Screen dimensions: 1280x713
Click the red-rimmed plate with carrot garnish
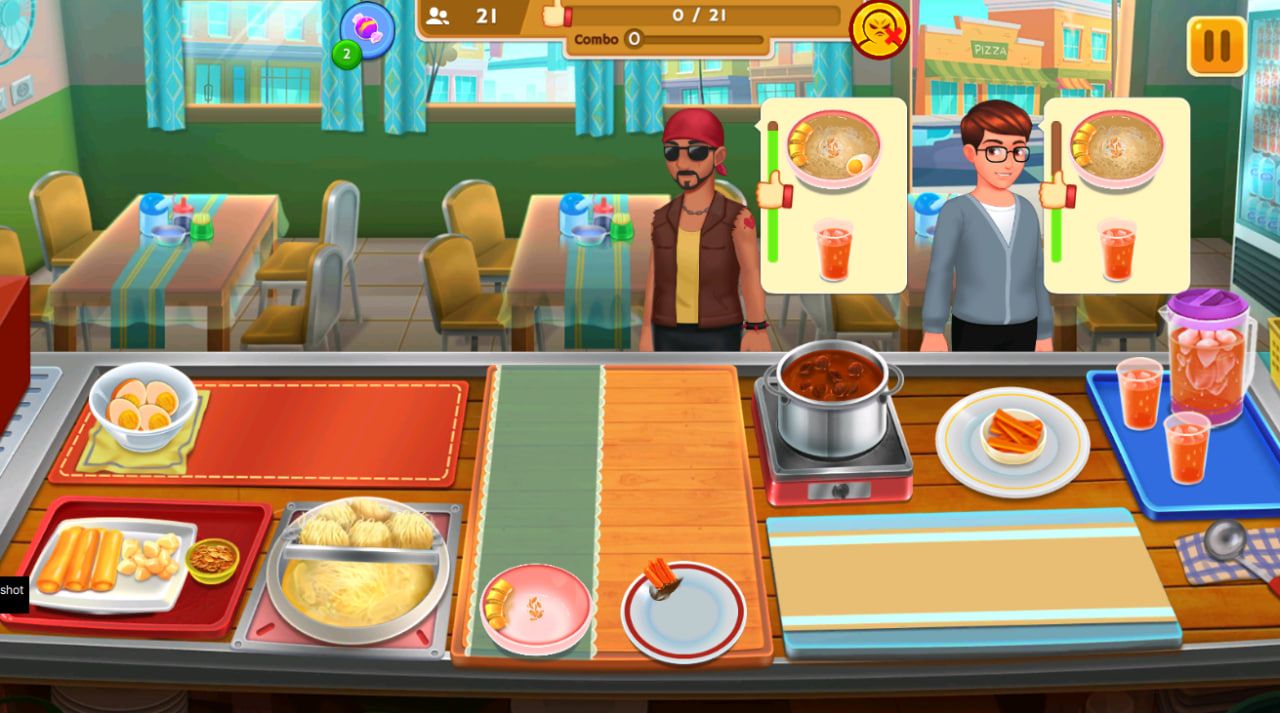(683, 610)
